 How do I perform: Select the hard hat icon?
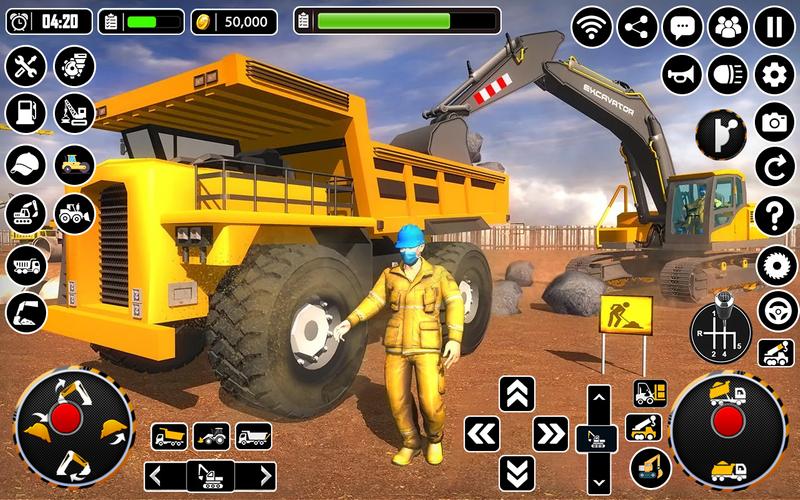25,164
